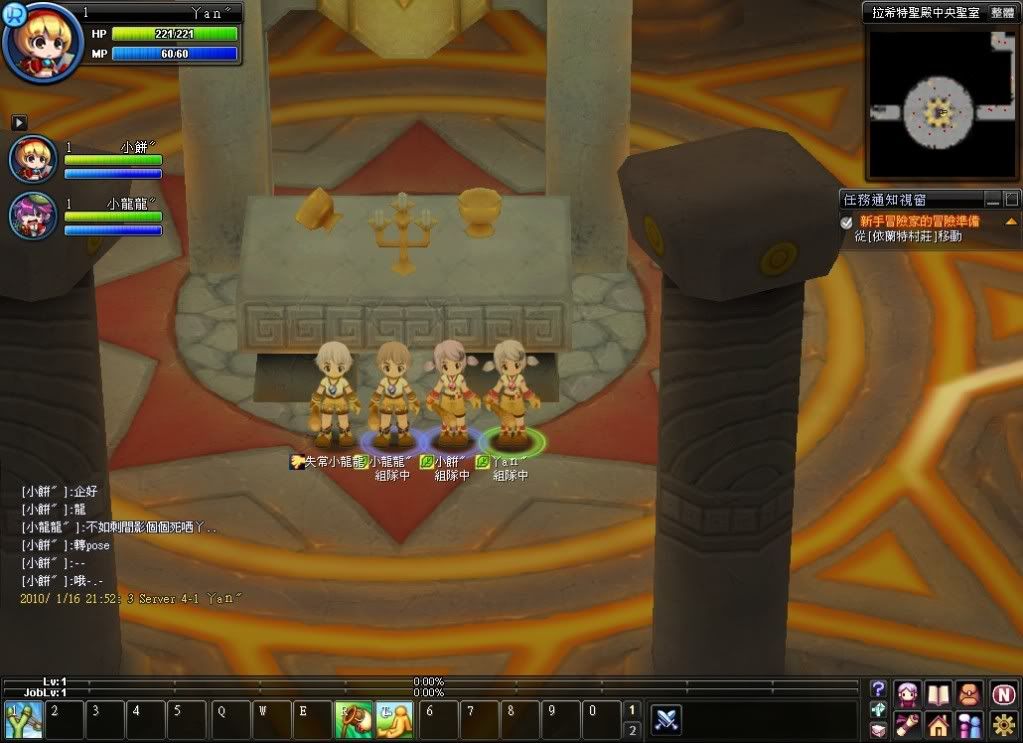Select party member 小餅 portrait
The image size is (1023, 743).
(33, 159)
